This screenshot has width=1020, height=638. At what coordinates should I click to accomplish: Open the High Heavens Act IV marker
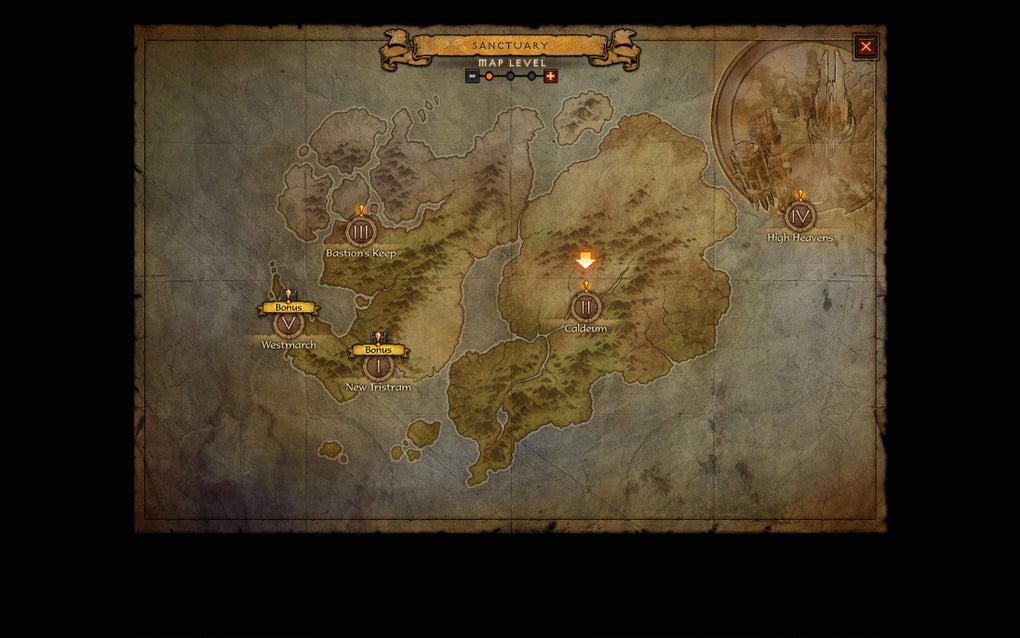point(799,216)
